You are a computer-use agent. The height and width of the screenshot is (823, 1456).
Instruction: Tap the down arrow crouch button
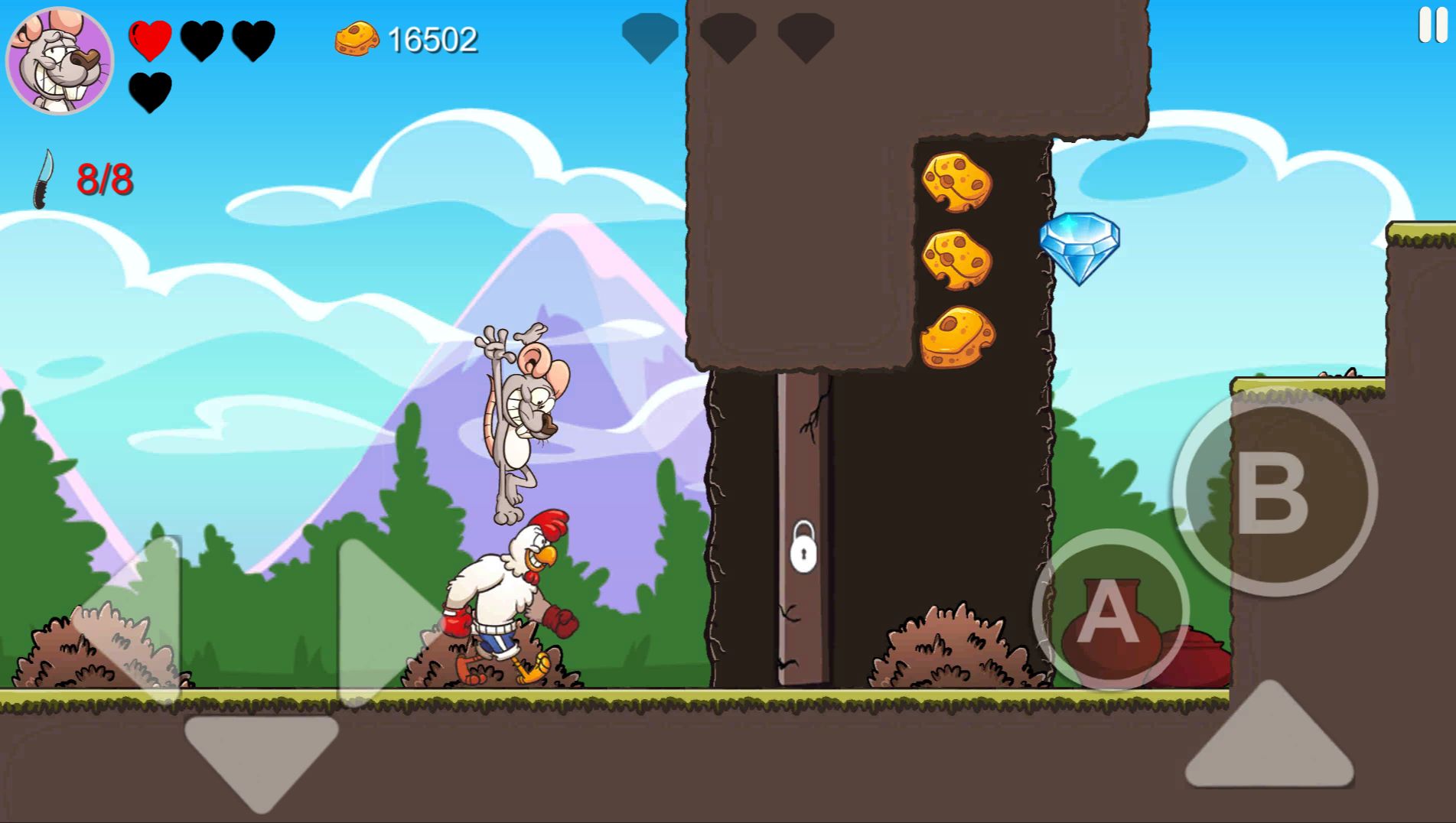(261, 759)
